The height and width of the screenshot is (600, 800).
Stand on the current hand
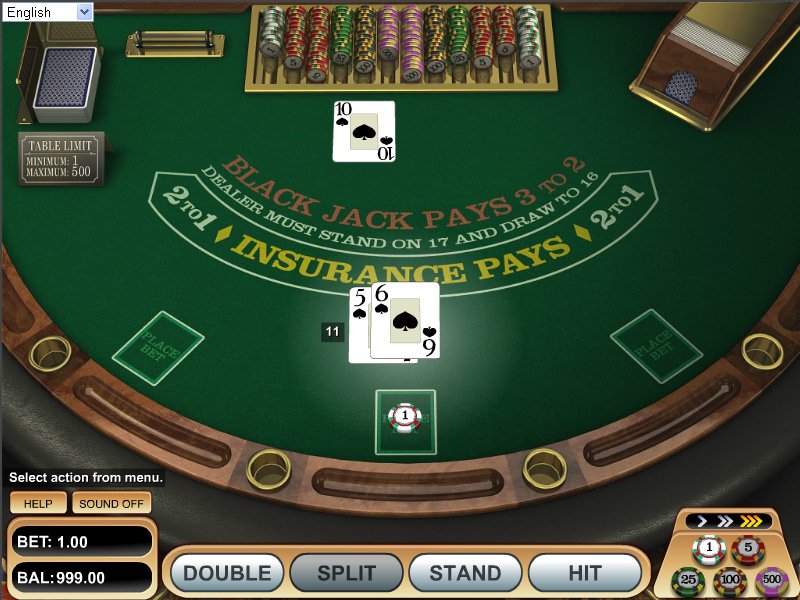click(x=465, y=573)
